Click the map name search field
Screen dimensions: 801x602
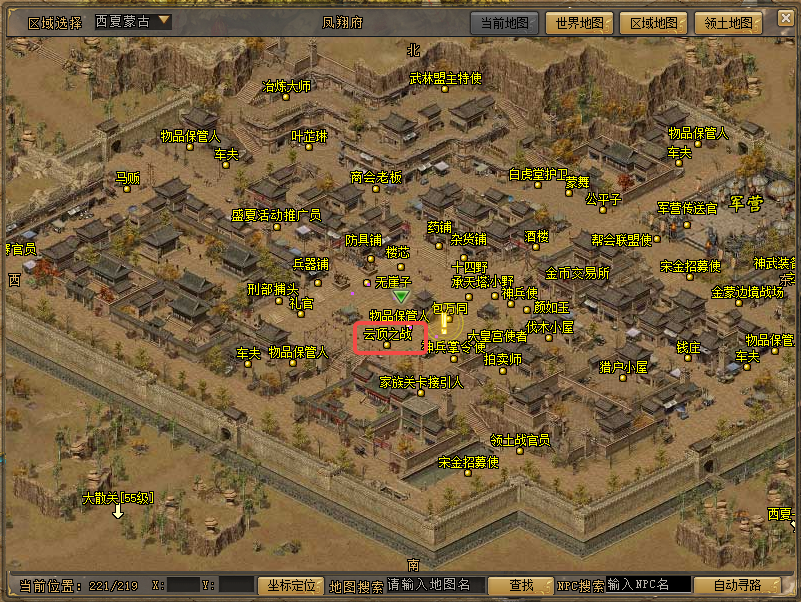[436, 585]
